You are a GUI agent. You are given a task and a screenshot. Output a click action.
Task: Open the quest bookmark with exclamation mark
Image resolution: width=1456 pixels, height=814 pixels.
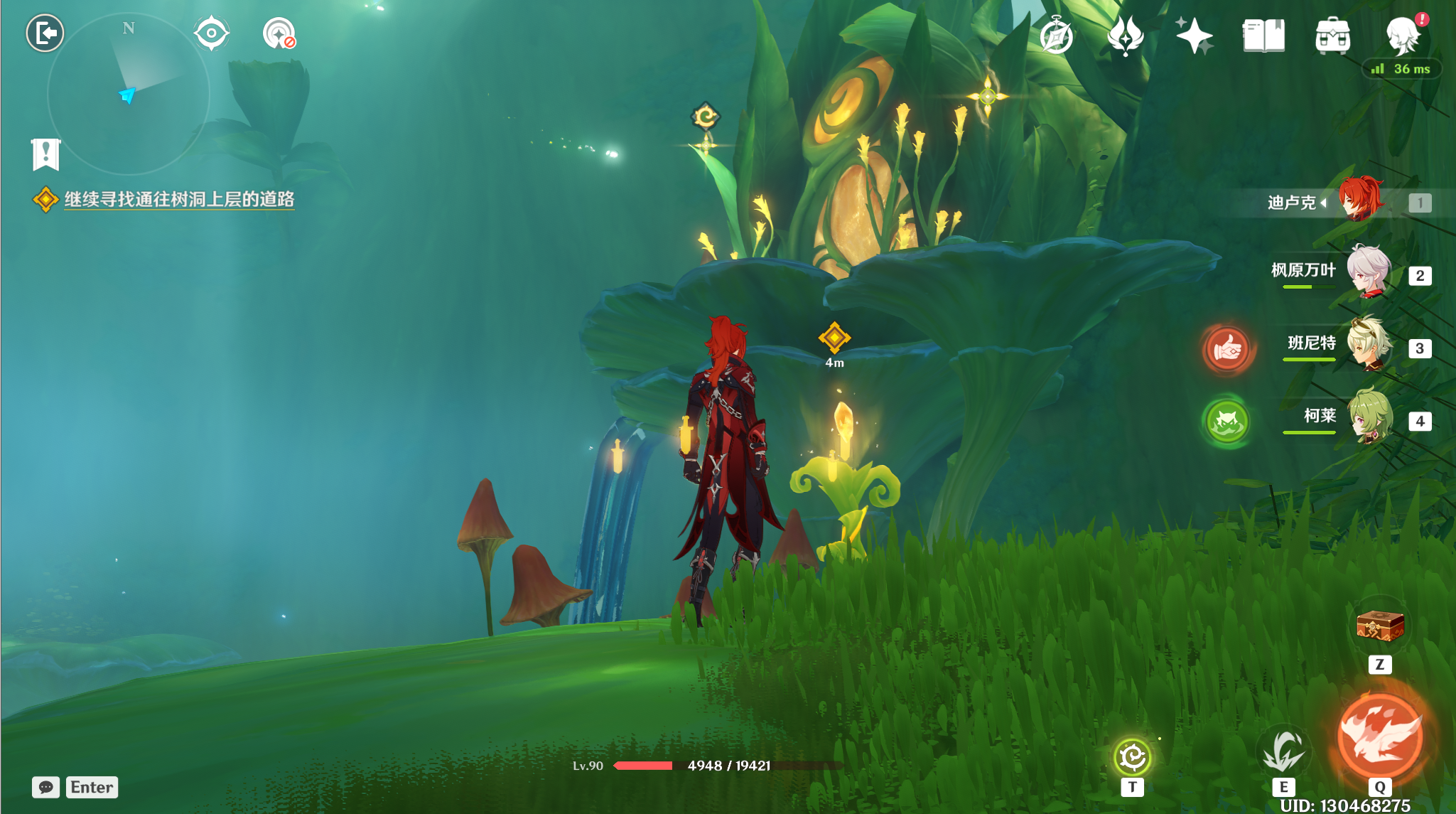[46, 154]
